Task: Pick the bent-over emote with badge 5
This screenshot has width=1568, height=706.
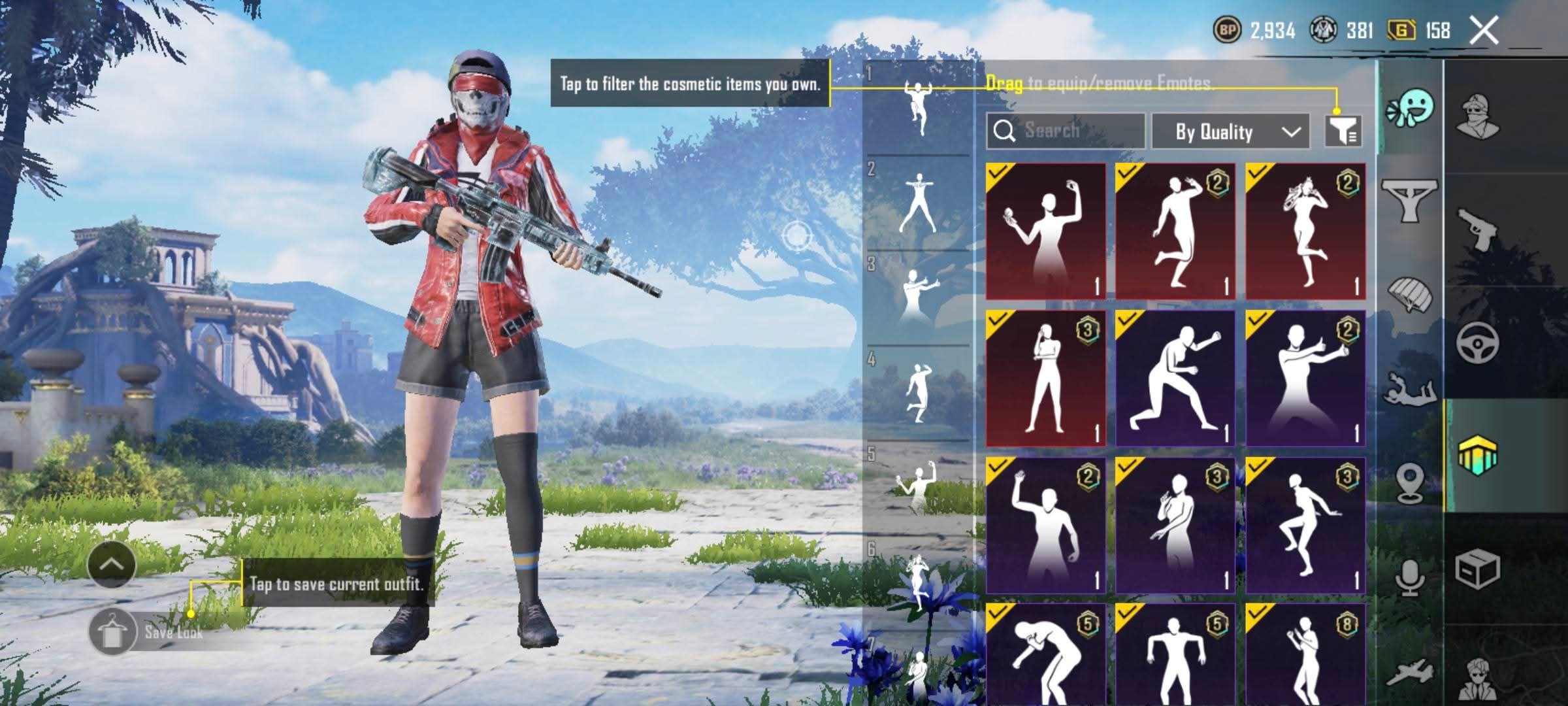Action: coord(1045,654)
